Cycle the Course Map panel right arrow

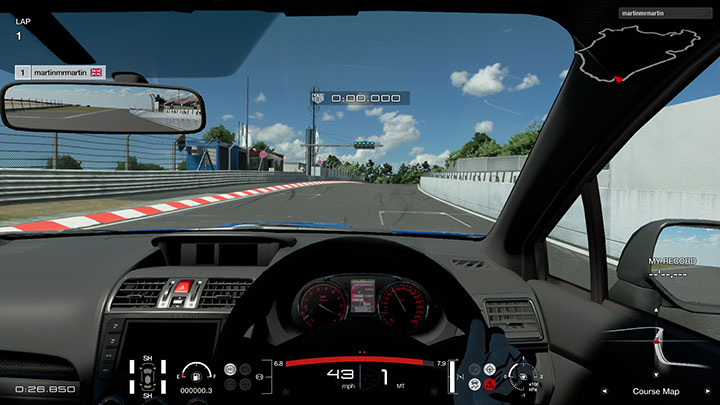(707, 390)
